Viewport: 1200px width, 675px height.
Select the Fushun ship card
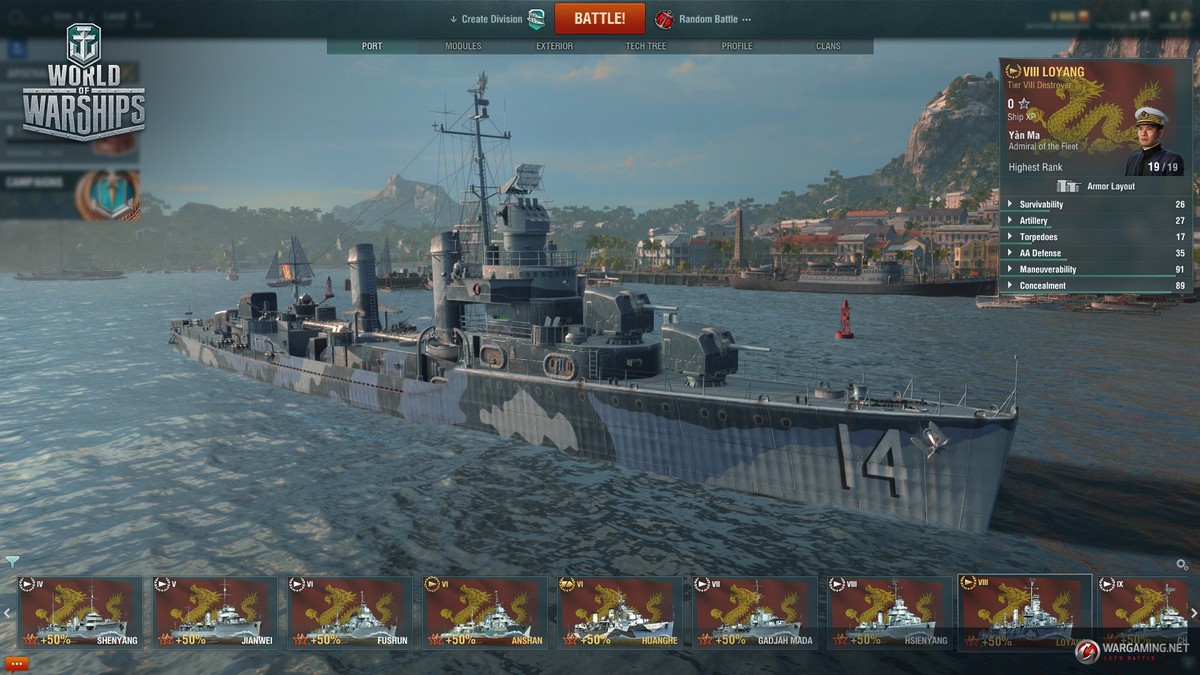click(350, 612)
